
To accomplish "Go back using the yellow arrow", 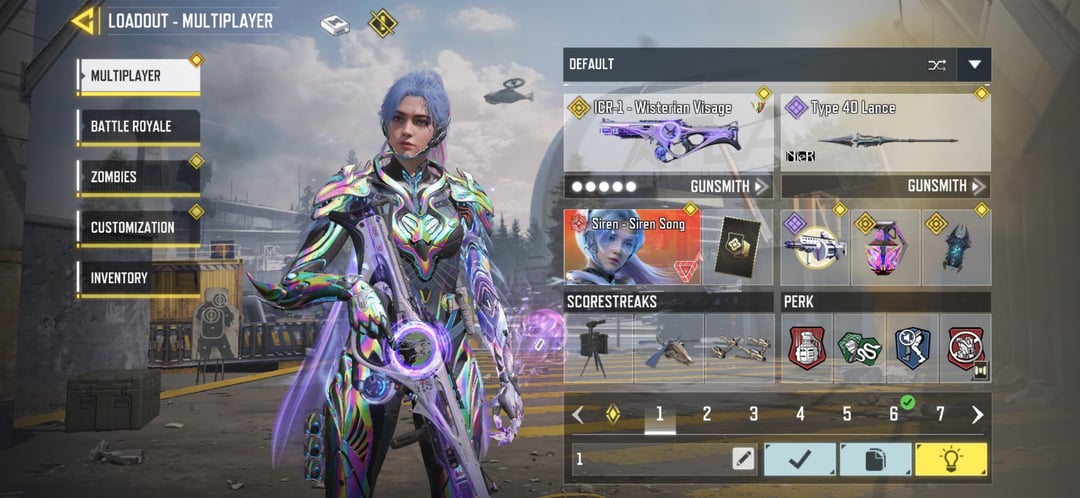I will tap(83, 21).
